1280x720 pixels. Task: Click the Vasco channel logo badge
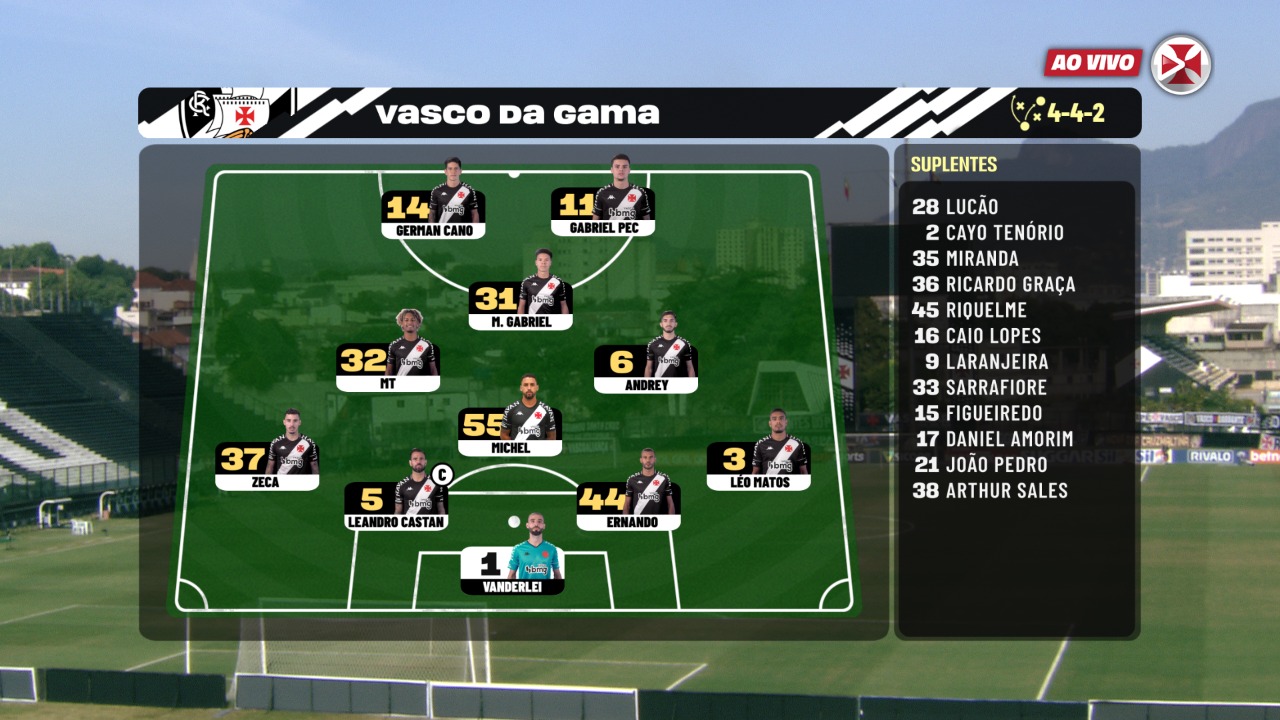pyautogui.click(x=1181, y=65)
